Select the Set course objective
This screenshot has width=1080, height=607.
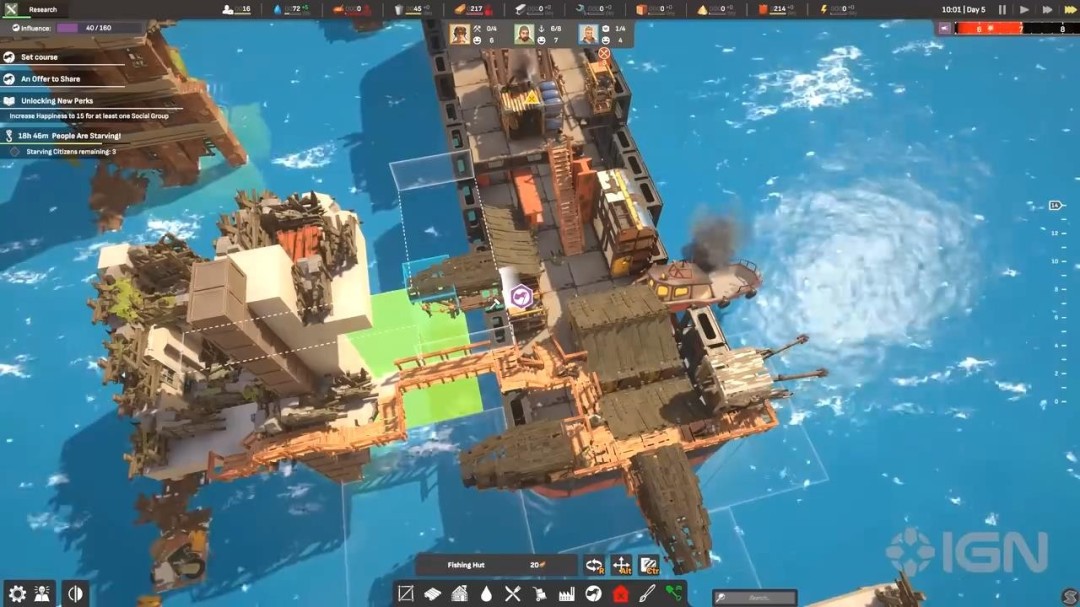[40, 57]
